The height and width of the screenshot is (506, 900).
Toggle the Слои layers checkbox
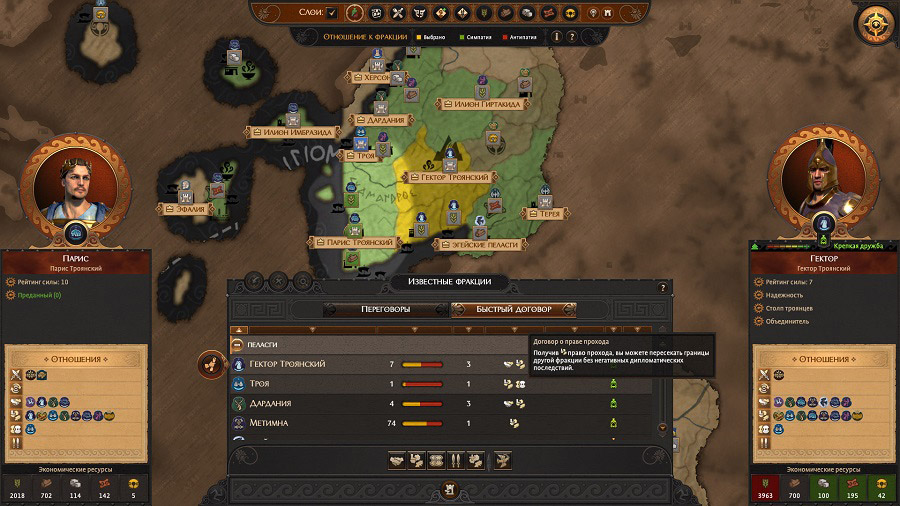332,13
